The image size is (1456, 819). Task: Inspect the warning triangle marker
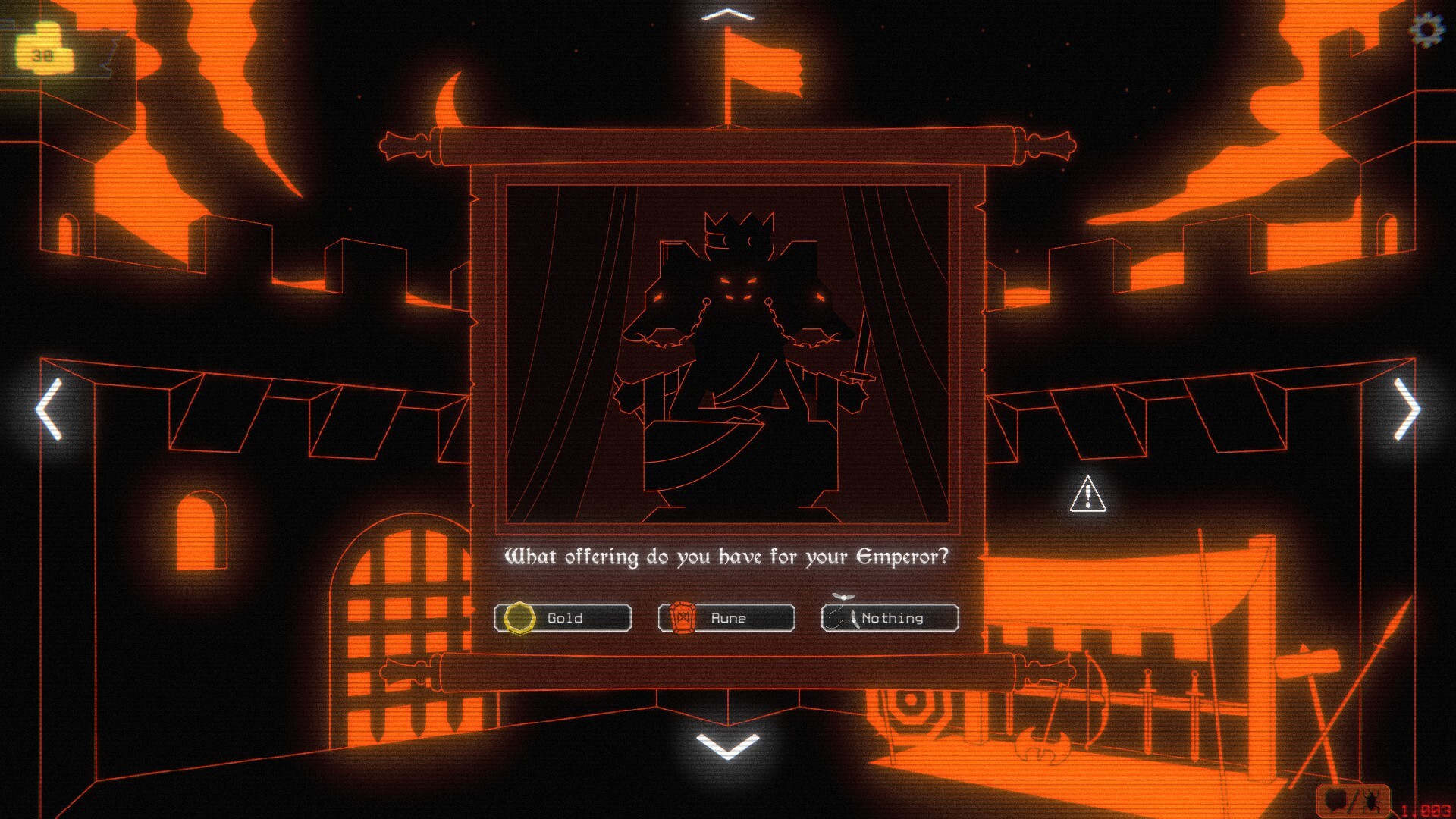point(1087,494)
